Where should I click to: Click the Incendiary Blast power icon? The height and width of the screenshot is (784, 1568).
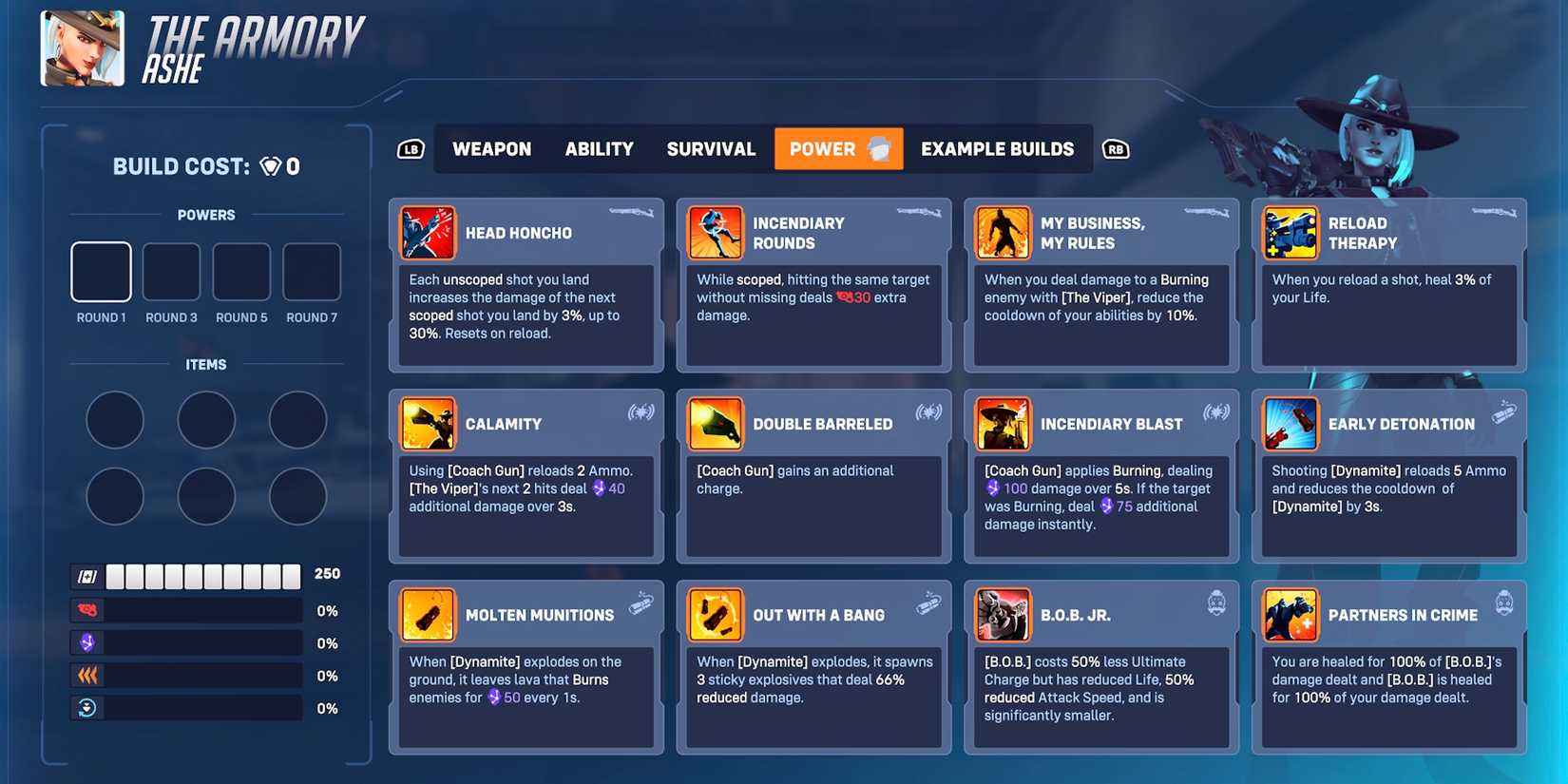click(1004, 424)
